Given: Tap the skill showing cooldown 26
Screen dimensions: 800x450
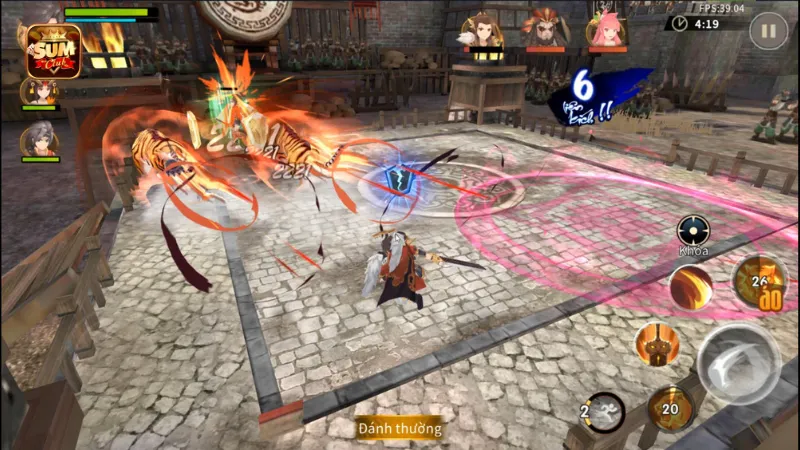Looking at the screenshot, I should point(759,281).
